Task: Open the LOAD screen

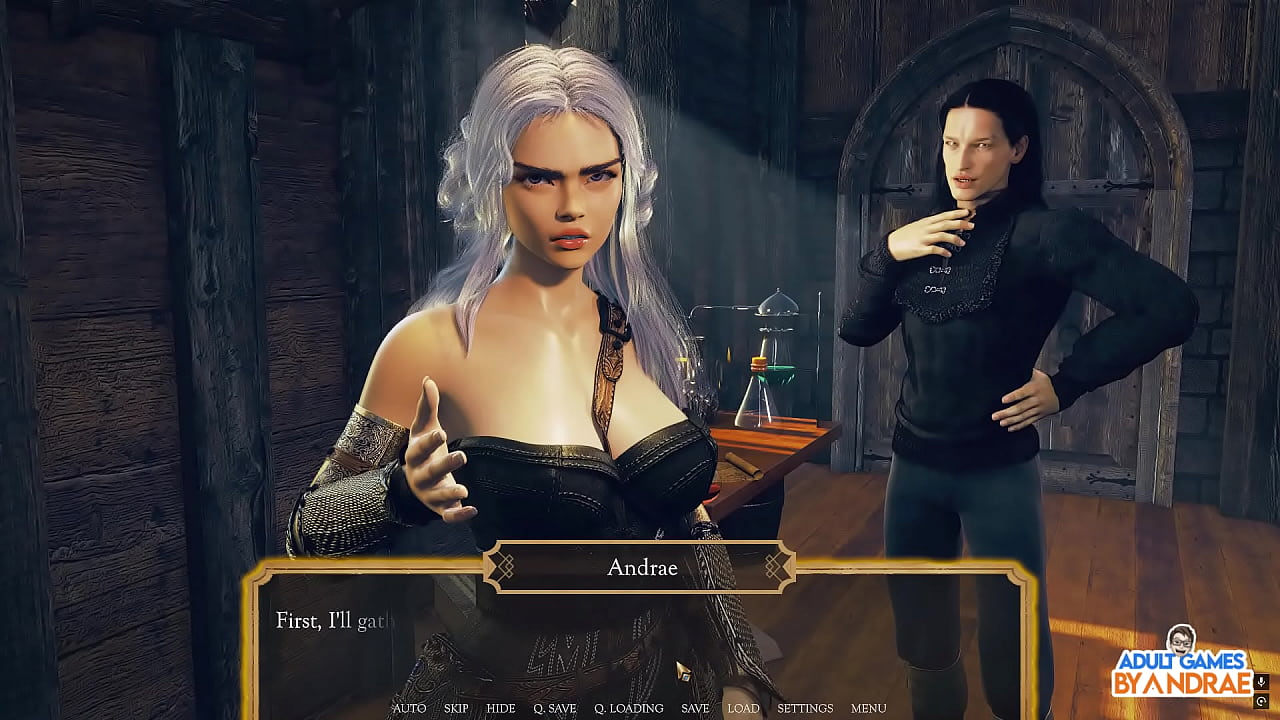Action: (743, 708)
